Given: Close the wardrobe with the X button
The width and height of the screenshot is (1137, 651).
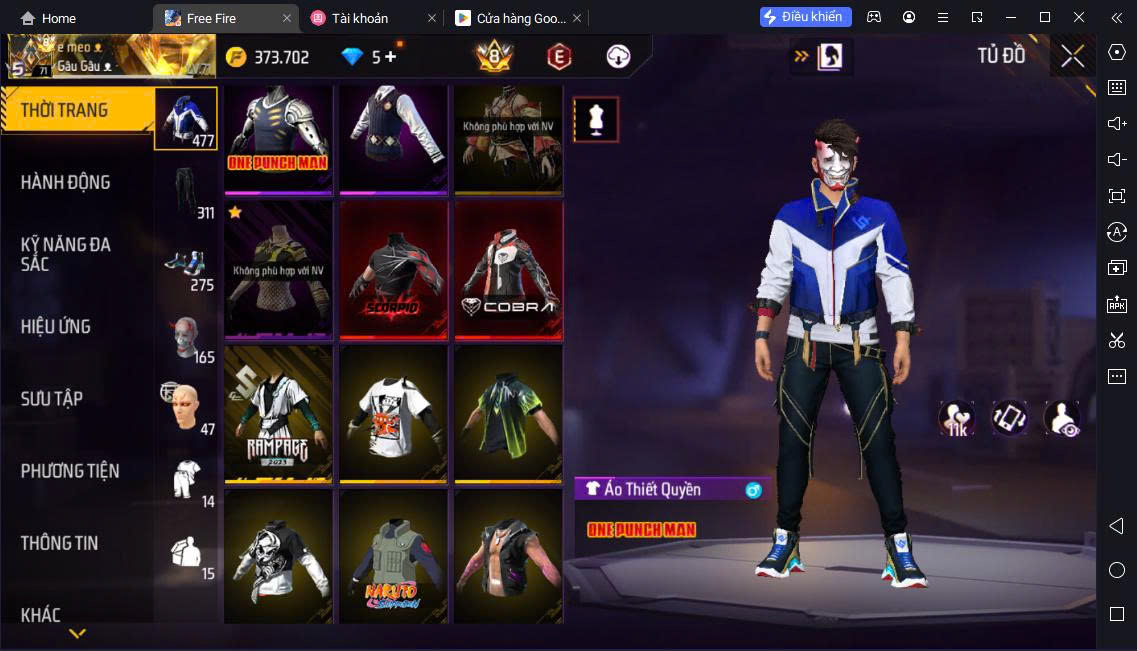Looking at the screenshot, I should [1072, 56].
